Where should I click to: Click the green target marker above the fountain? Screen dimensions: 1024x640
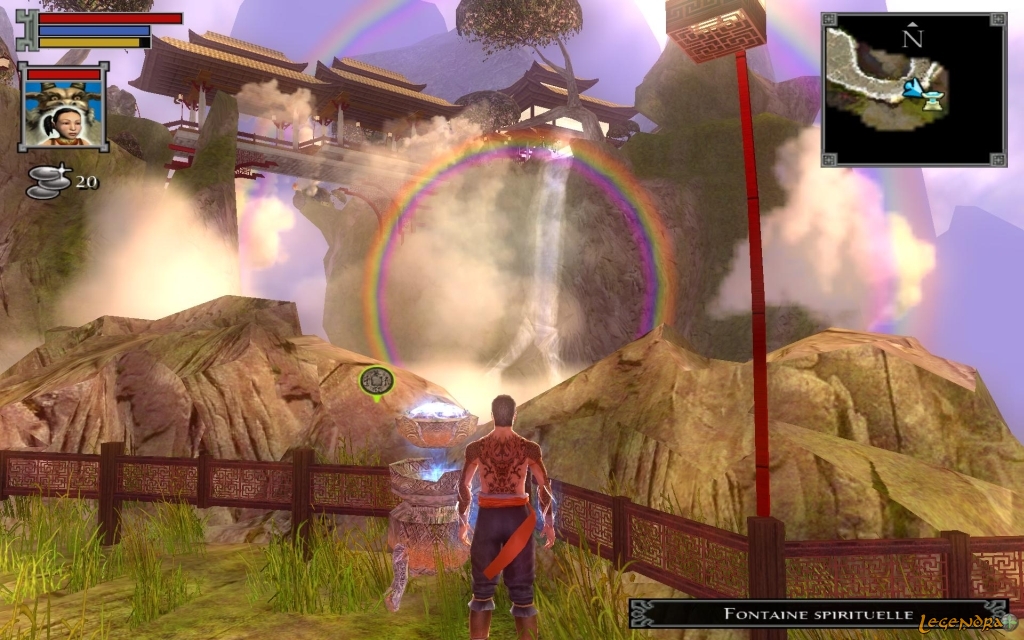(x=377, y=380)
